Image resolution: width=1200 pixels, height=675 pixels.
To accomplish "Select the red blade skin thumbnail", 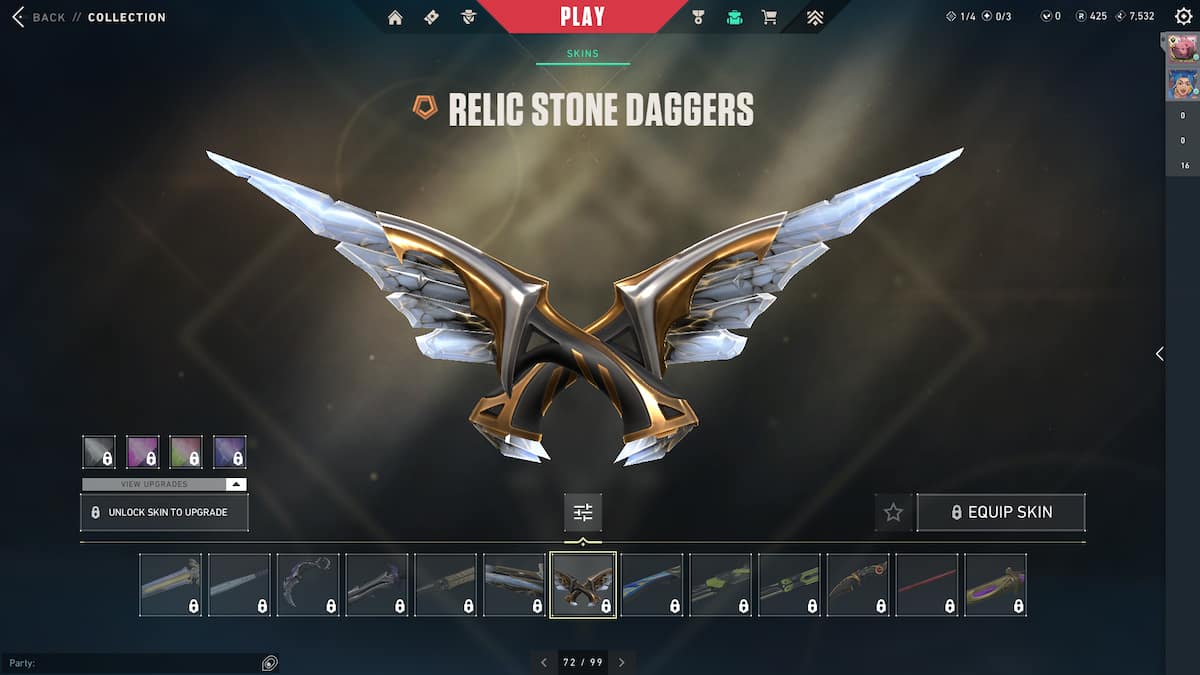I will [927, 584].
